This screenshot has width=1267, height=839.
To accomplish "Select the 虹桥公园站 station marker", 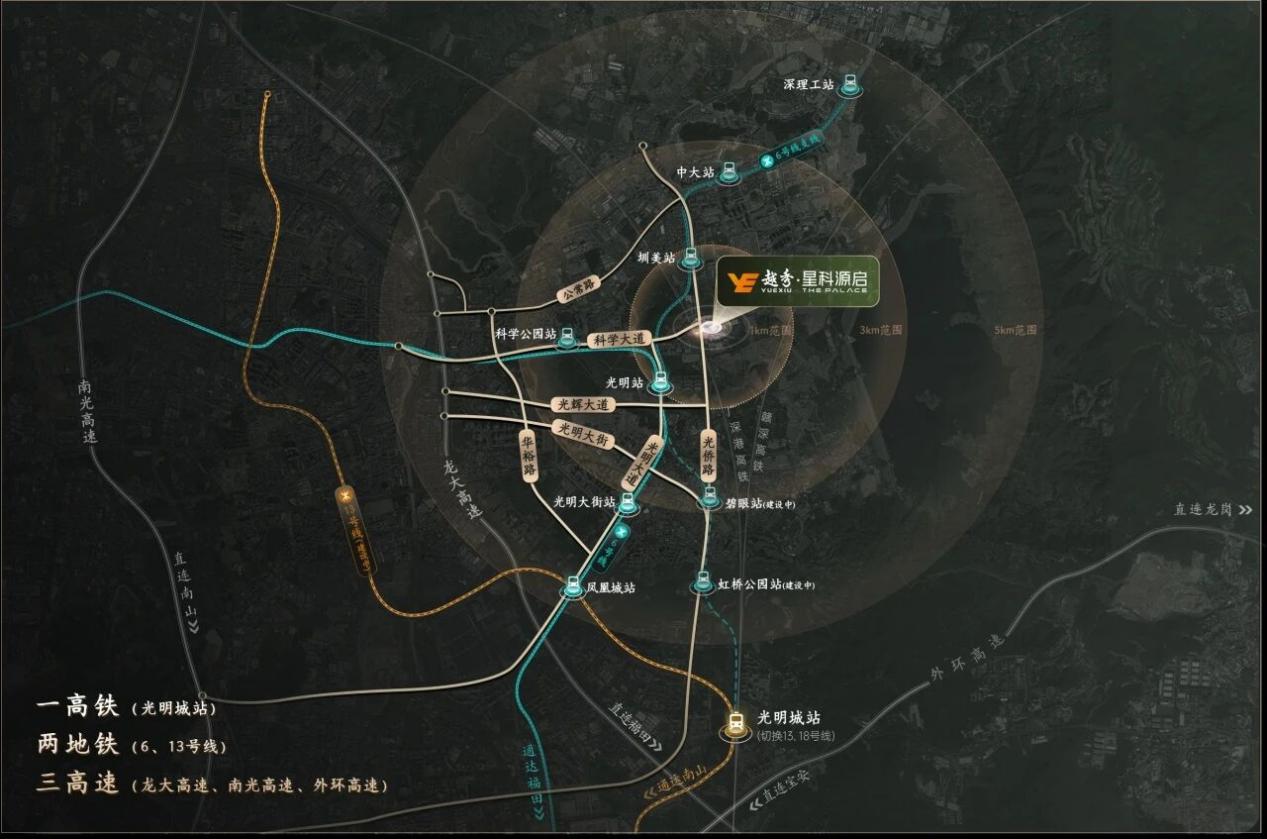I will 703,584.
